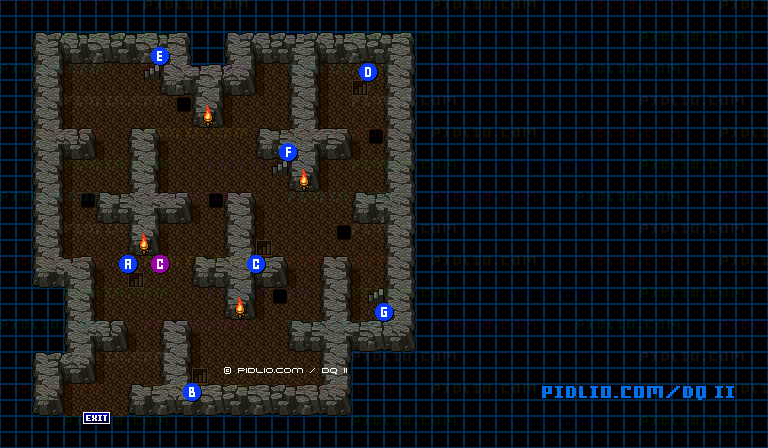768x448 pixels.
Task: Click the blue map marker G
Action: pyautogui.click(x=384, y=312)
